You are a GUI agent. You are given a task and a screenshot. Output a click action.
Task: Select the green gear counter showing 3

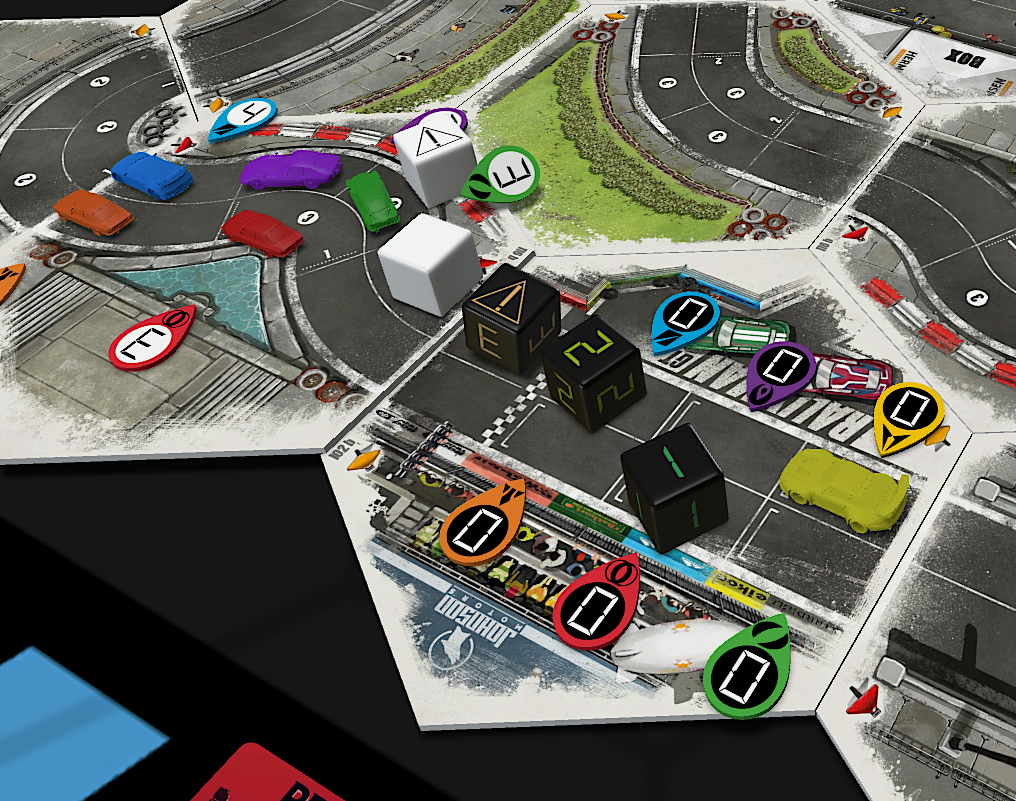(503, 176)
